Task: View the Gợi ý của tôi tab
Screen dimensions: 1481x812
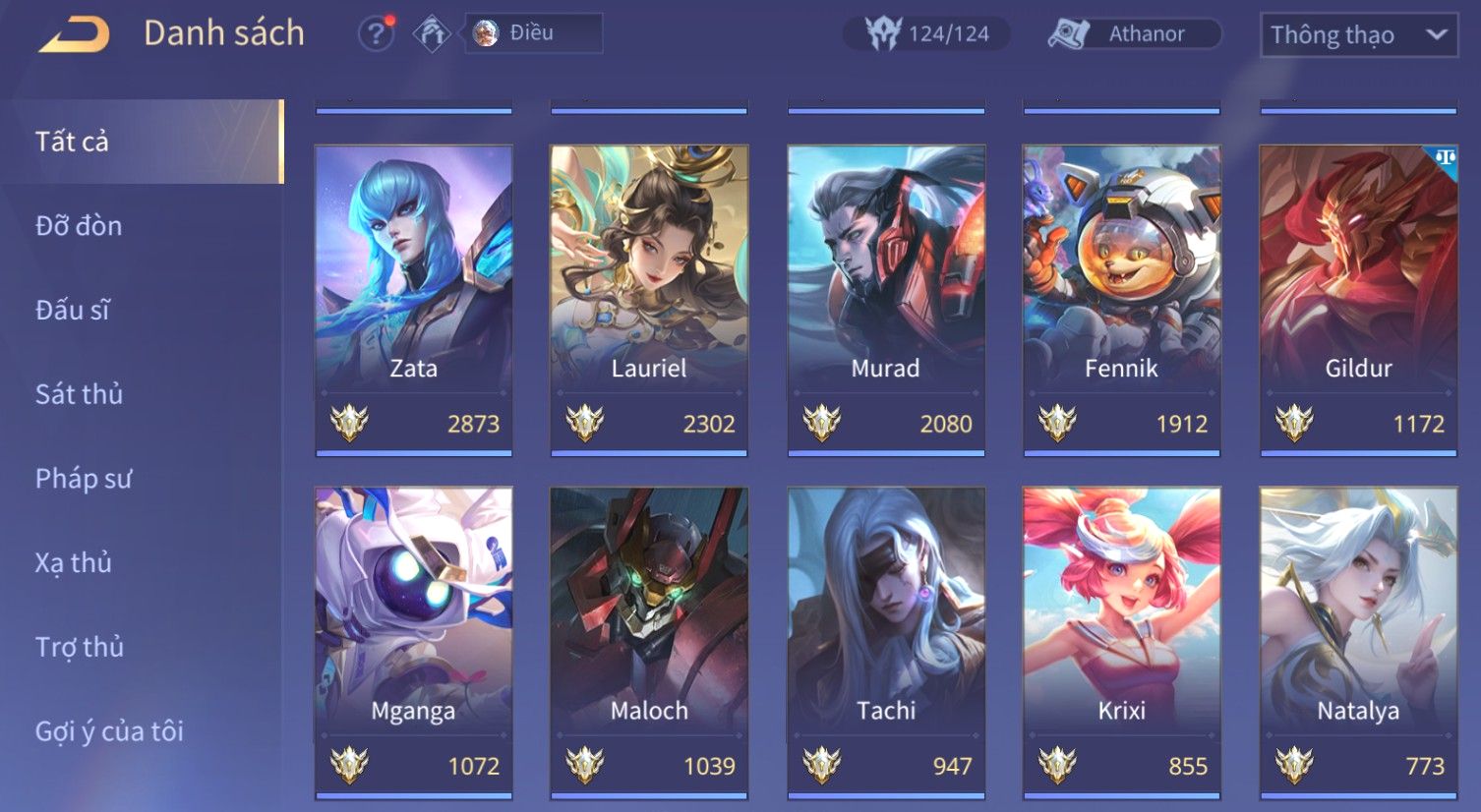Action: 109,731
